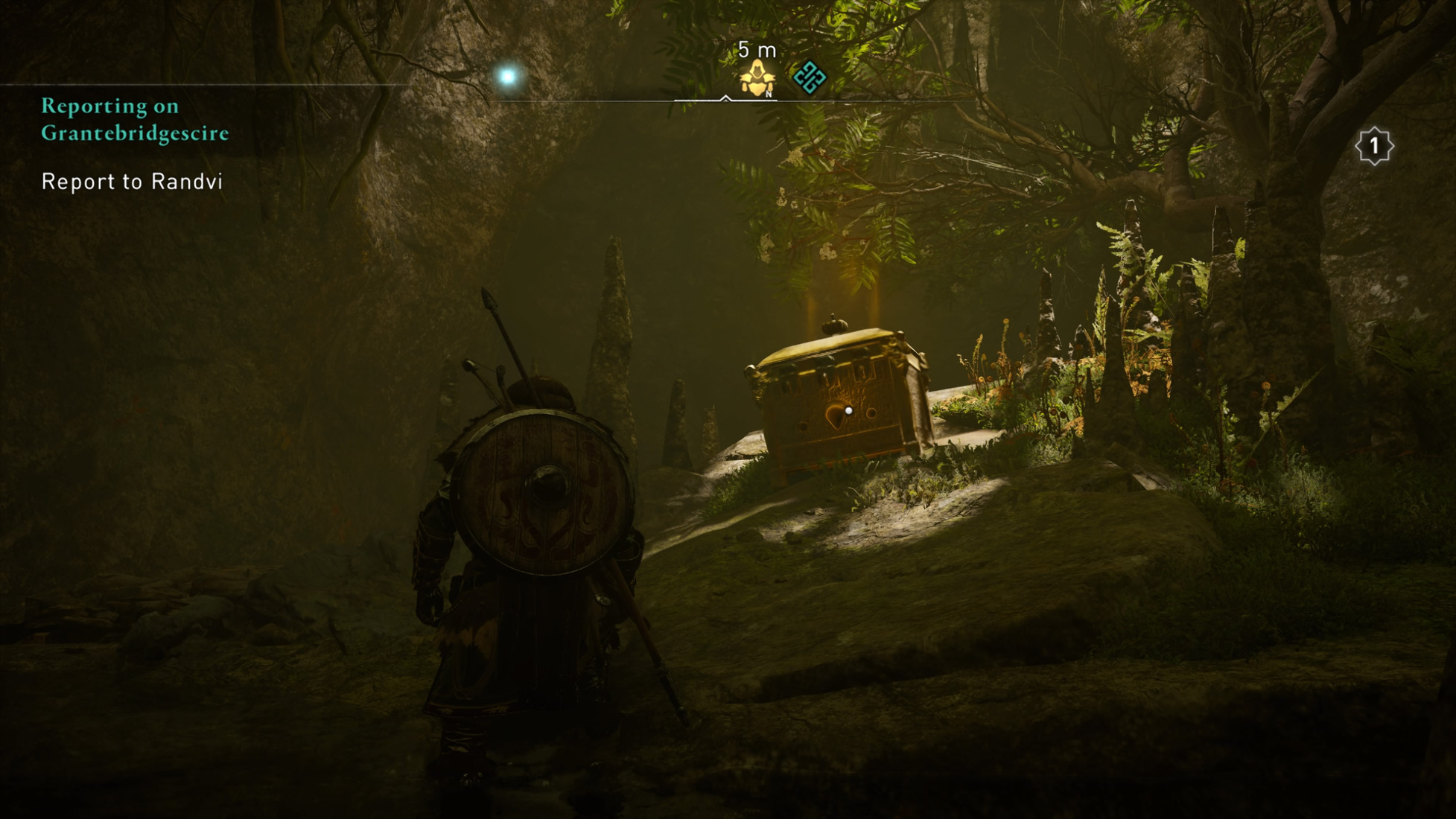
Task: Select the Reporting on Grantebridgescire quest tracker
Action: point(135,119)
